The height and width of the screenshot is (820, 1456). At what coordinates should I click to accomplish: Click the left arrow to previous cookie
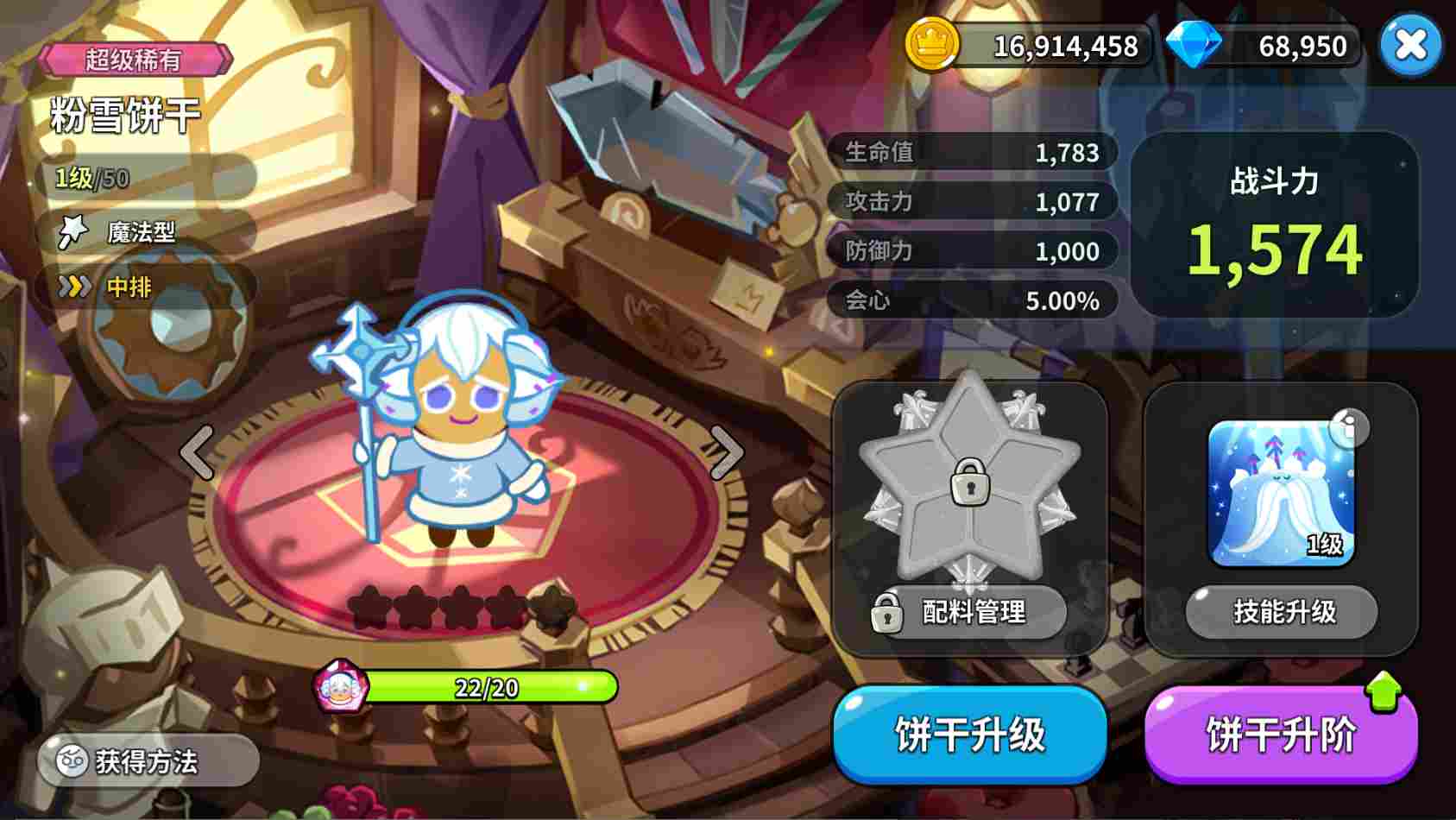coord(197,451)
